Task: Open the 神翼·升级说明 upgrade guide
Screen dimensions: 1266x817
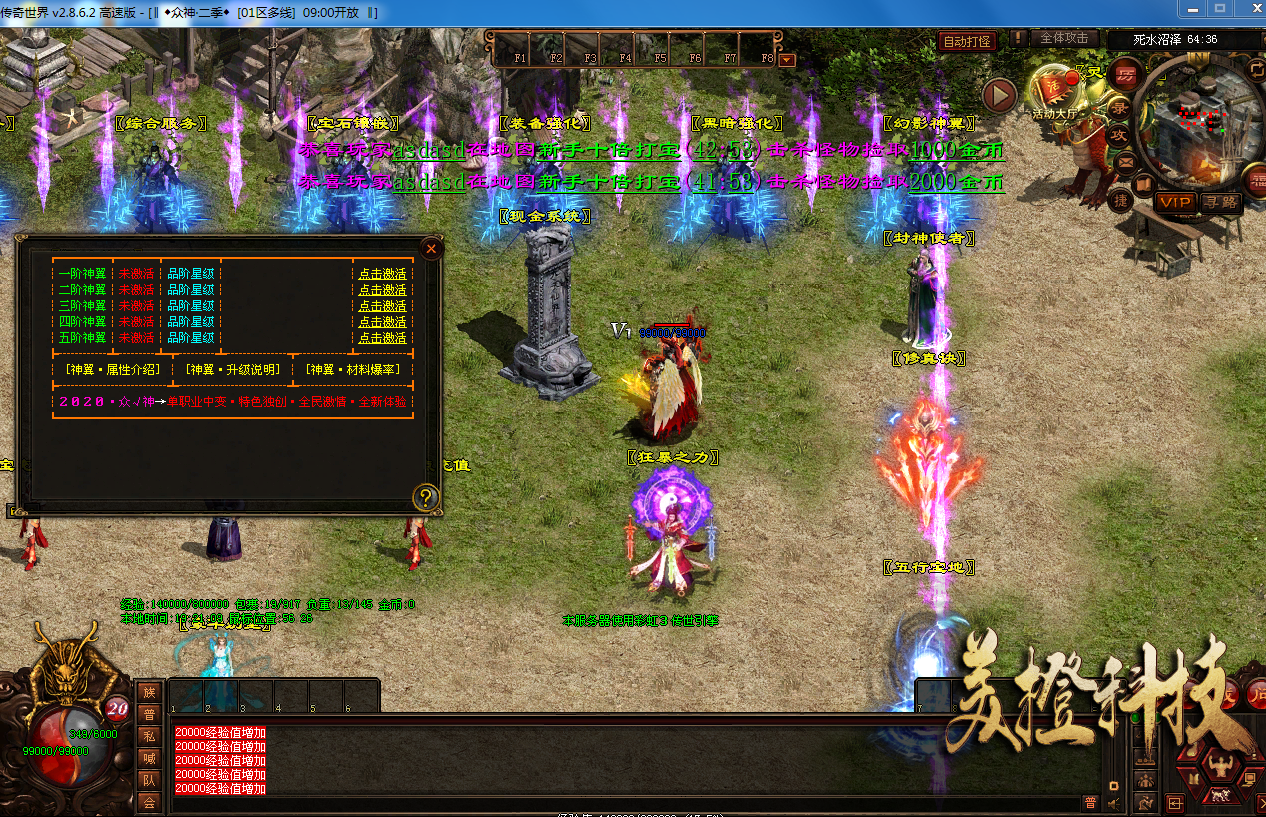Action: (x=231, y=370)
